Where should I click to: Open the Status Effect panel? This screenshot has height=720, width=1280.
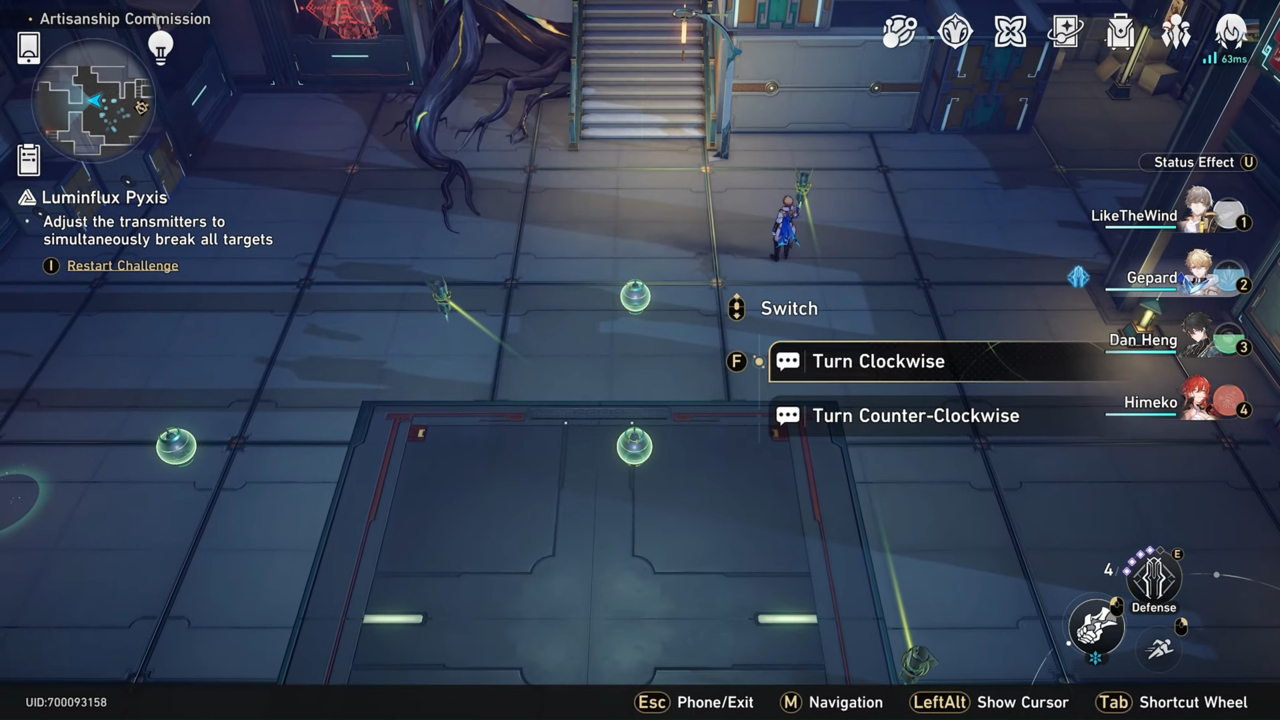(x=1198, y=162)
